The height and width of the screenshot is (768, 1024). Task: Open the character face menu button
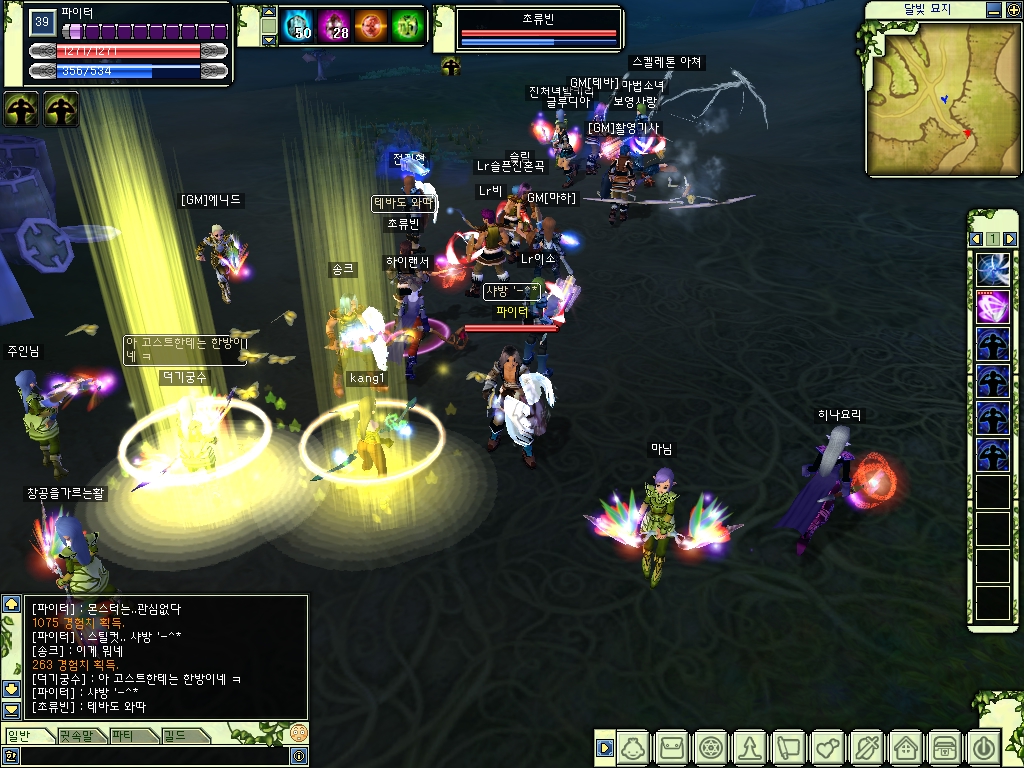click(x=632, y=747)
